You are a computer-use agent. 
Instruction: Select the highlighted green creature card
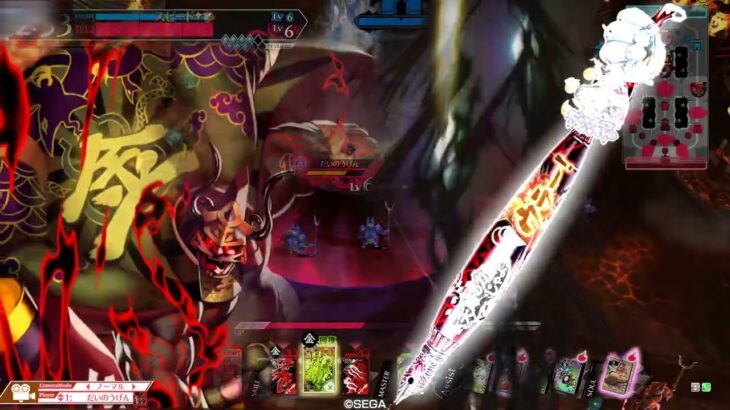pos(320,366)
